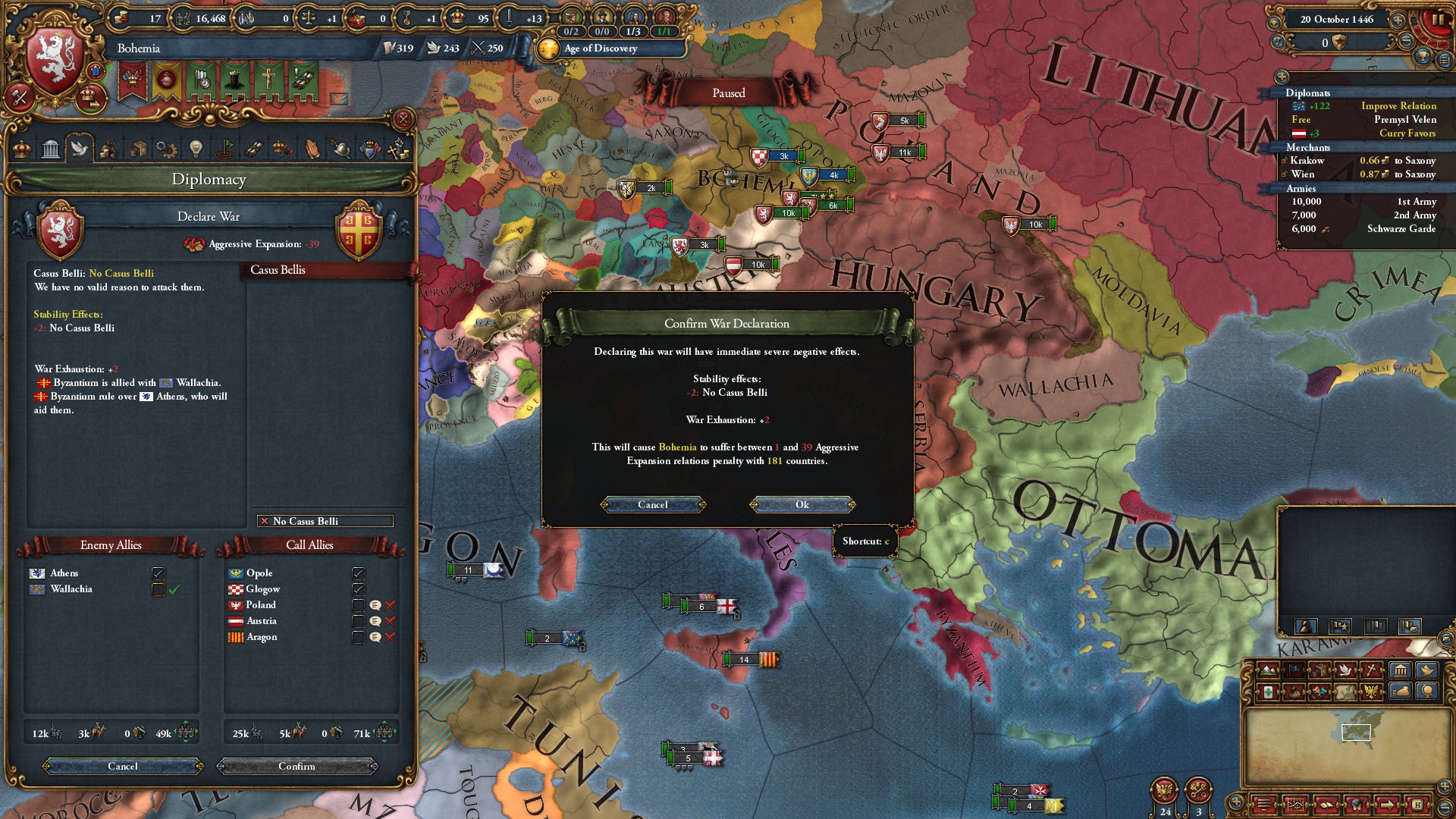The height and width of the screenshot is (819, 1456).
Task: Uncheck Glogow in Call Allies
Action: [359, 589]
